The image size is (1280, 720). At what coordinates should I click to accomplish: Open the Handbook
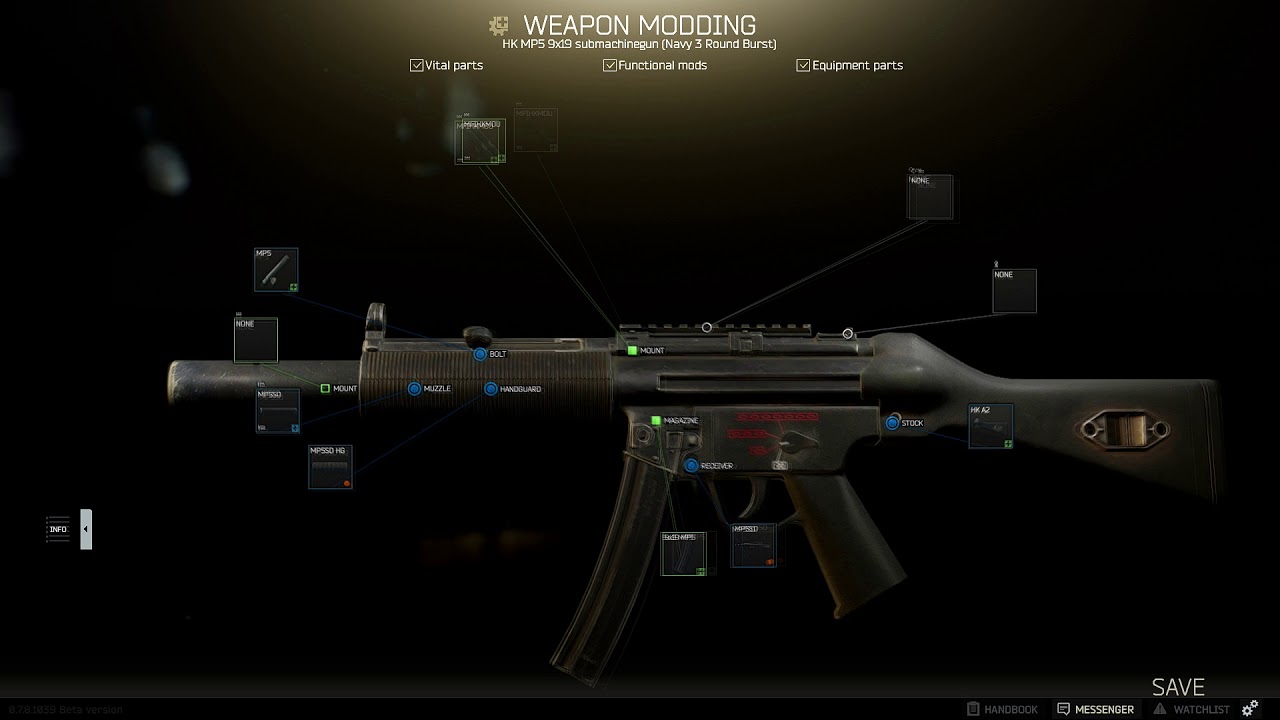point(1003,709)
